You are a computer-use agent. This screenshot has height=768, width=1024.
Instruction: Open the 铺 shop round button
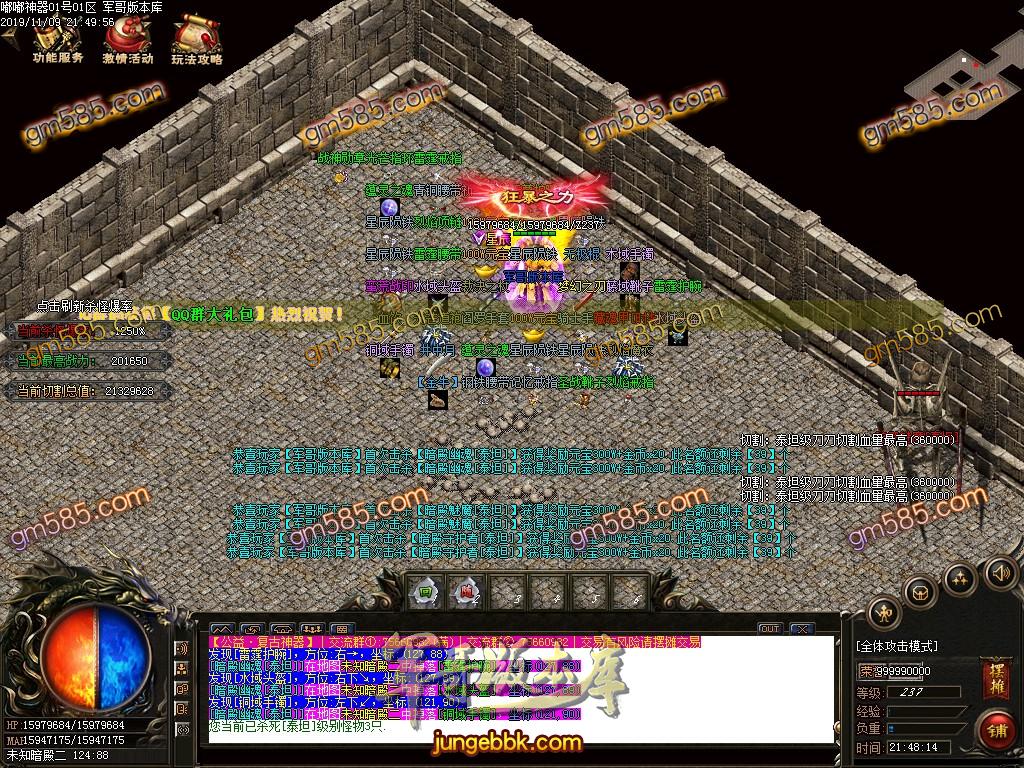coord(995,730)
